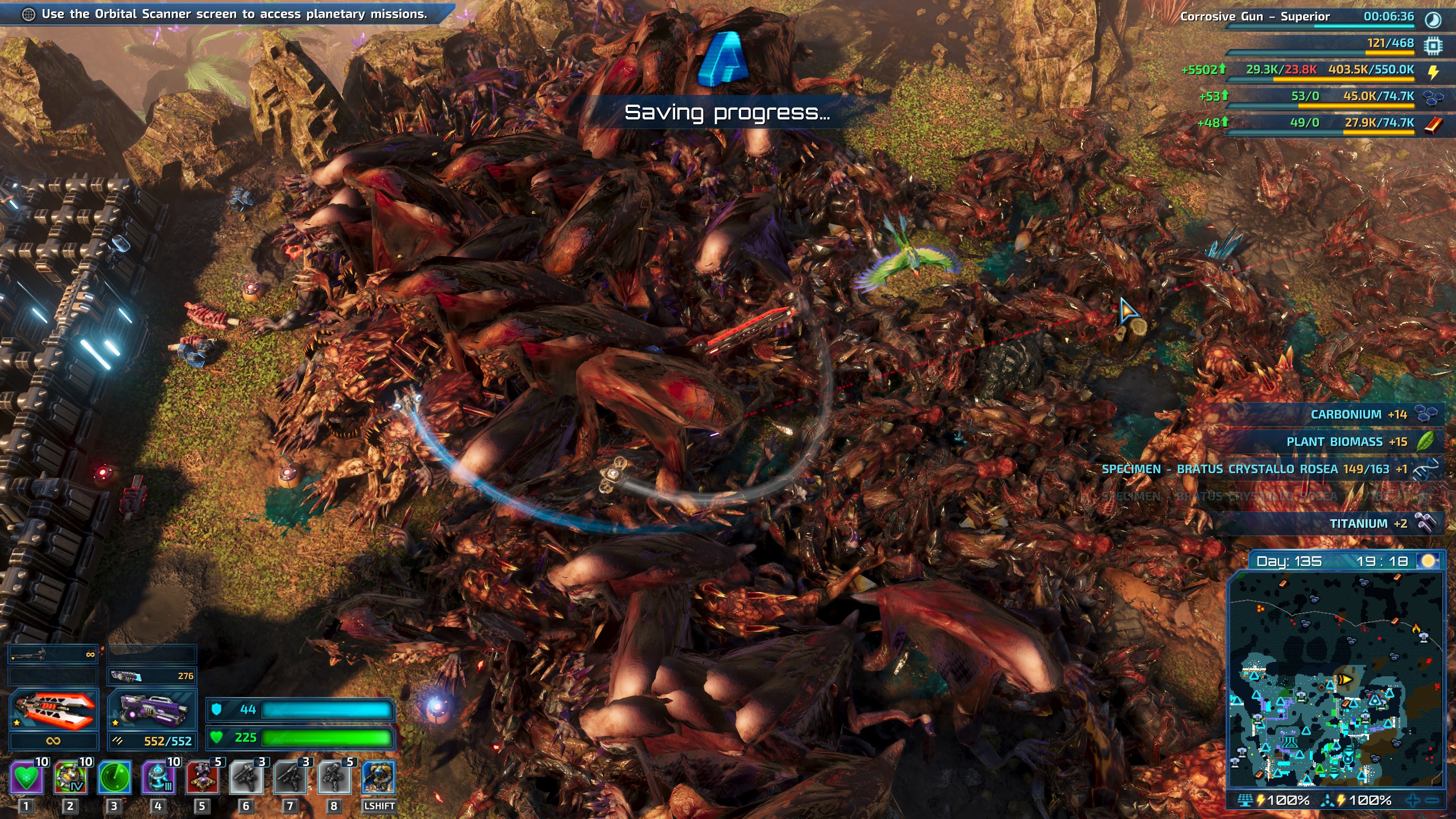The height and width of the screenshot is (819, 1456).
Task: Select the small purple backup weapon slot
Action: coord(152,676)
